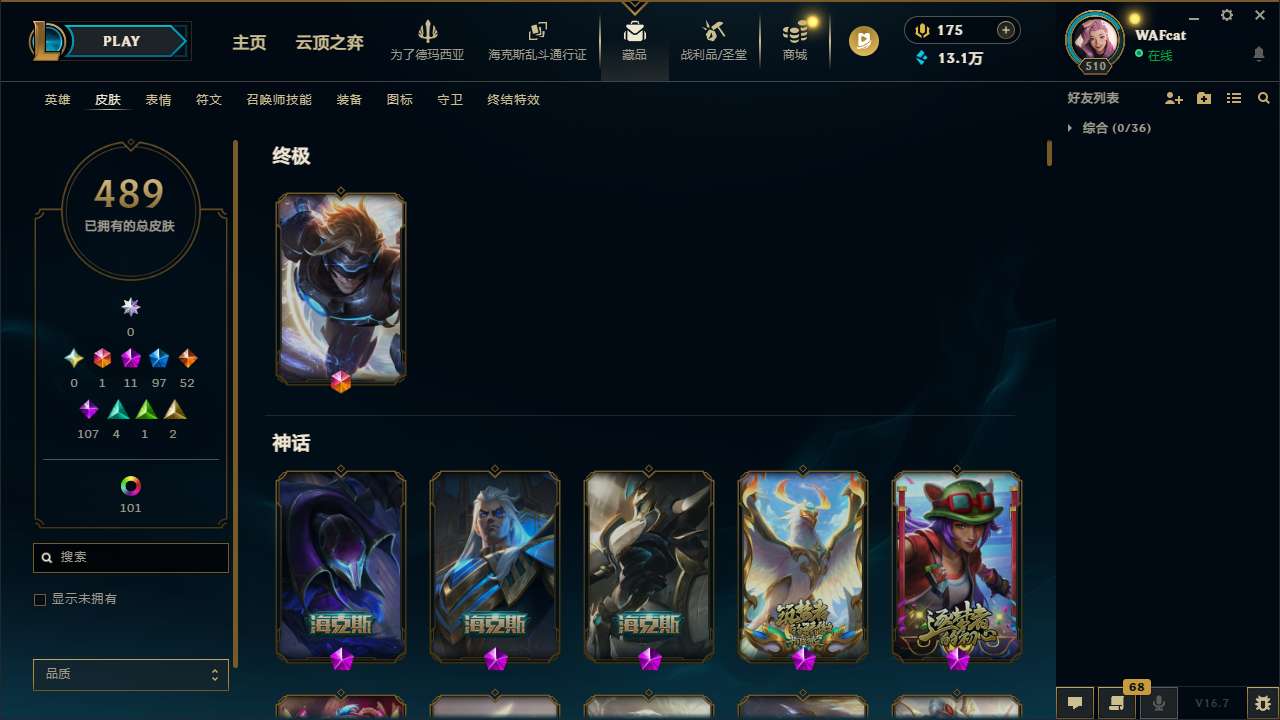1280x720 pixels.
Task: Click the settings gear icon
Action: tap(1226, 15)
